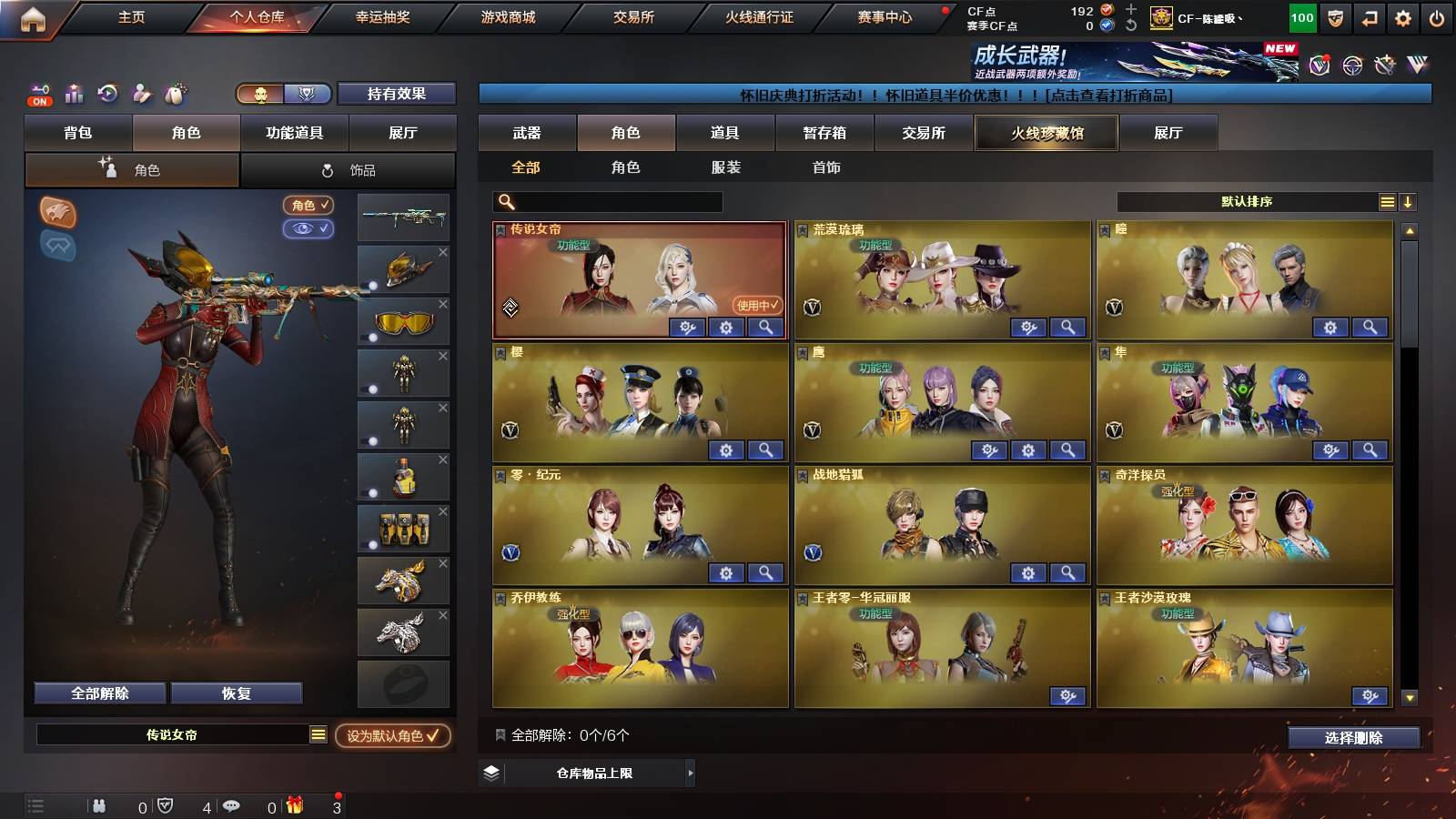Click the return arrow icon near settings gear
This screenshot has height=819, width=1456.
point(1369,16)
